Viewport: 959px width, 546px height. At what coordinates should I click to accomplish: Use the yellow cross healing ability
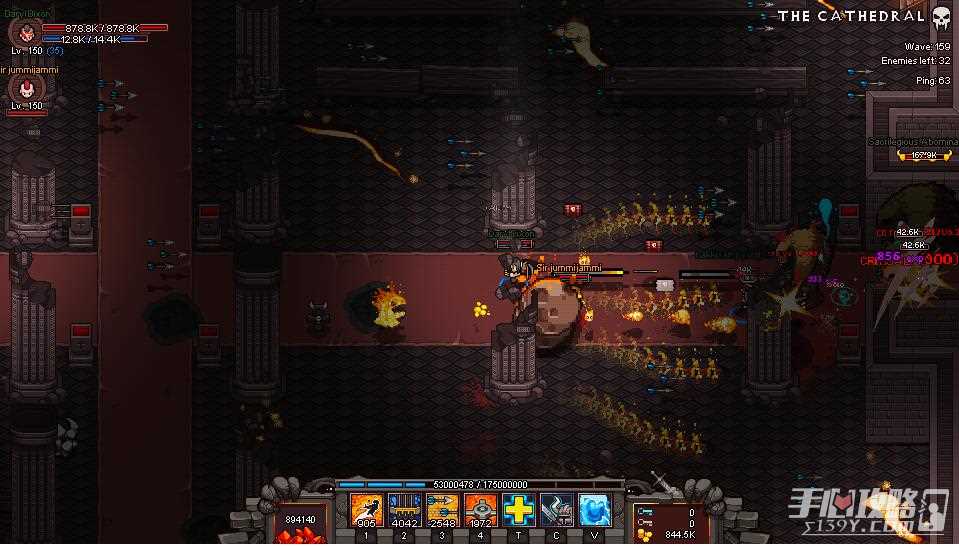(518, 511)
